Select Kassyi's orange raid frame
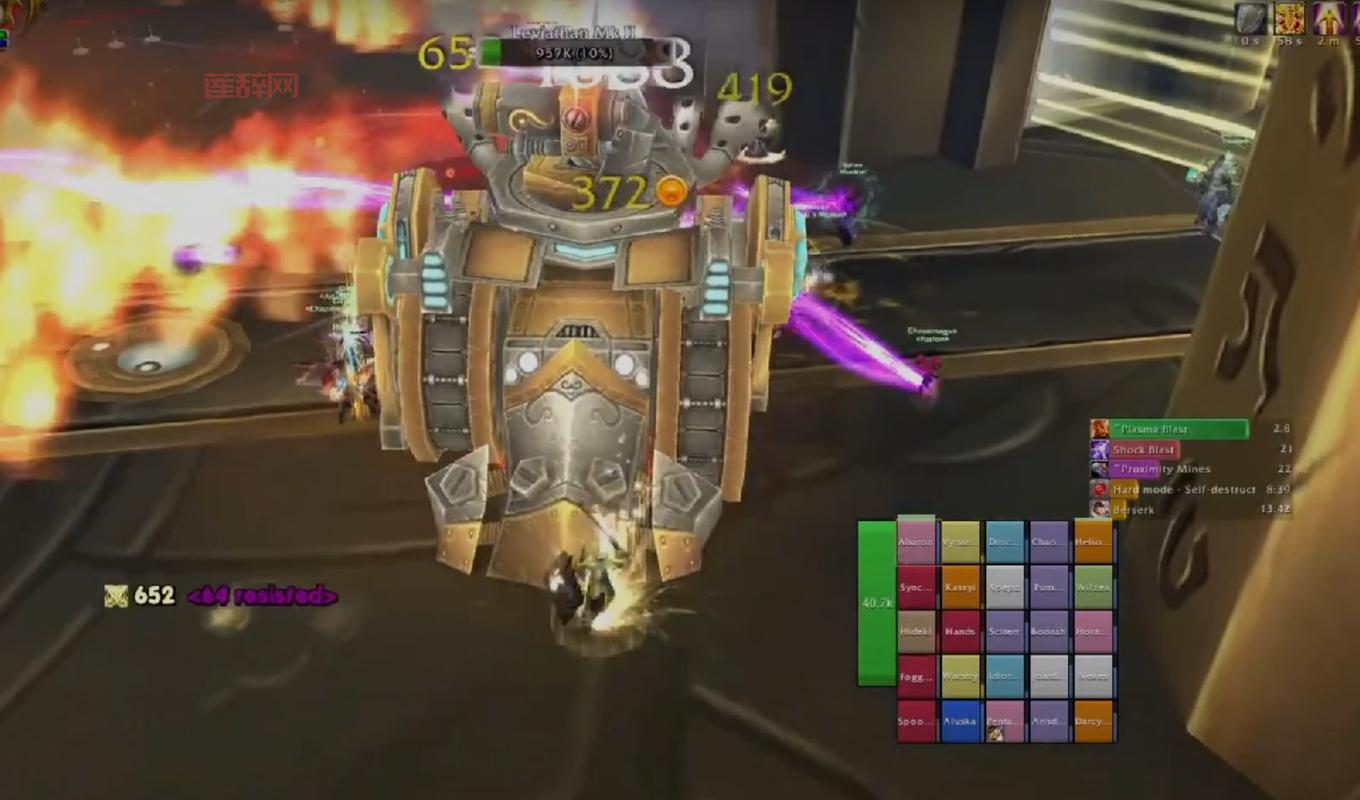Viewport: 1360px width, 800px height. (x=960, y=587)
